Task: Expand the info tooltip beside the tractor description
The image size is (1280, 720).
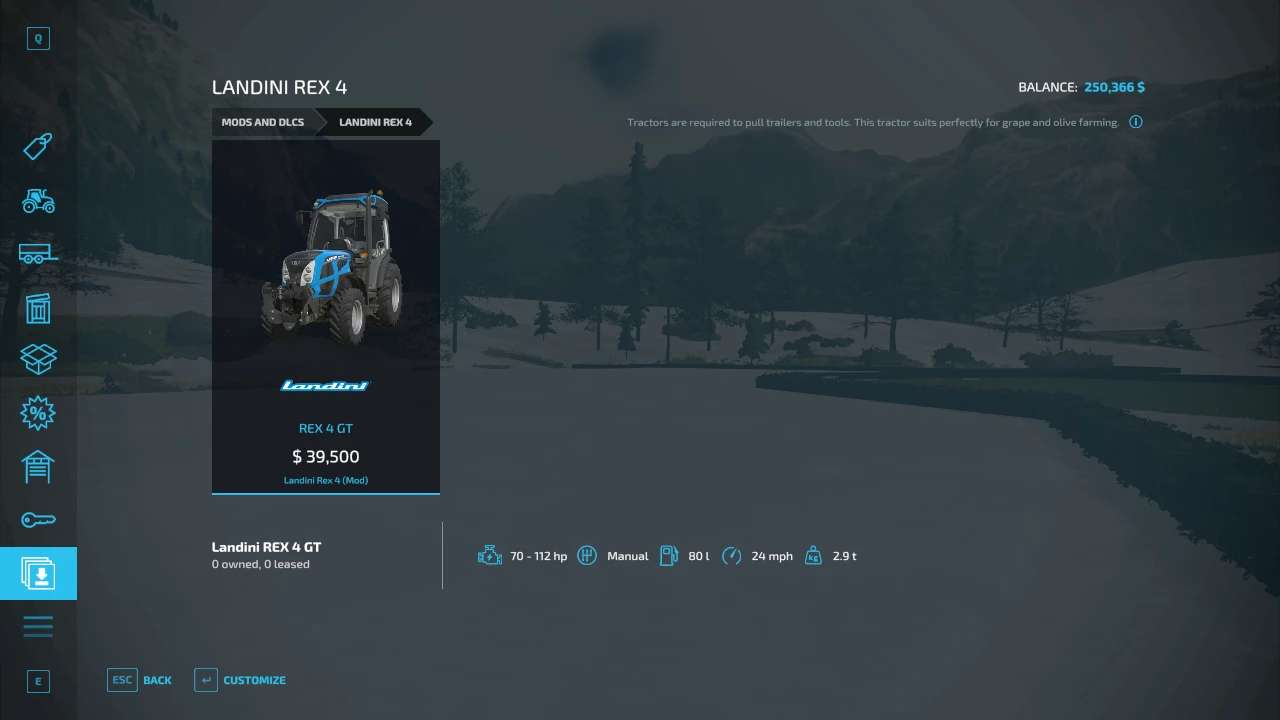Action: 1136,121
